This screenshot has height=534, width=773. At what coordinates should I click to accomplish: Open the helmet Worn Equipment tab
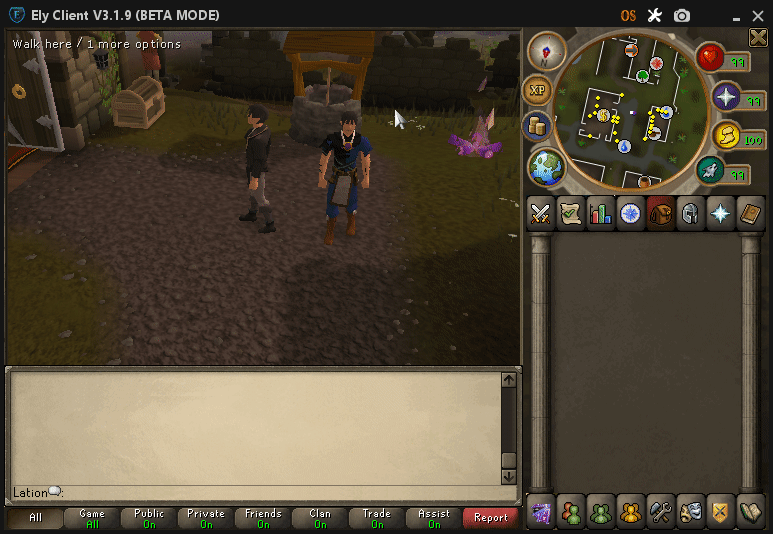click(x=690, y=213)
